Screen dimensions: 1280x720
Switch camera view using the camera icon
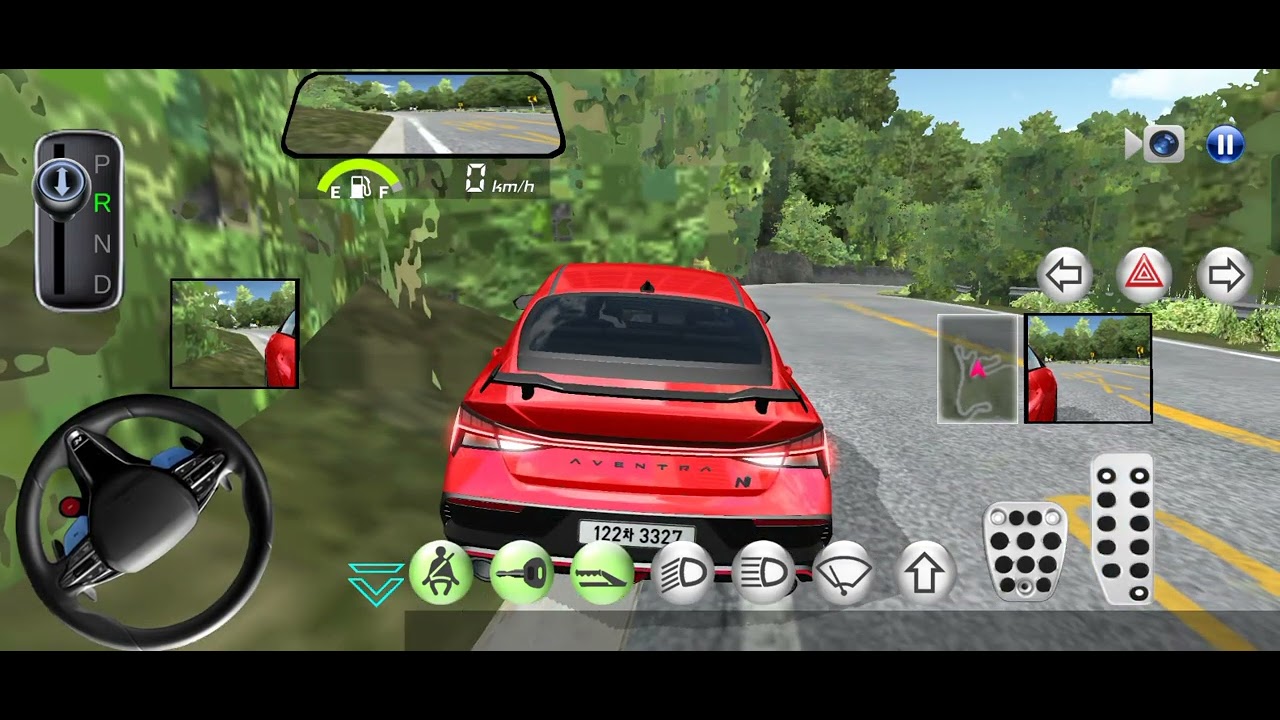click(x=1162, y=145)
